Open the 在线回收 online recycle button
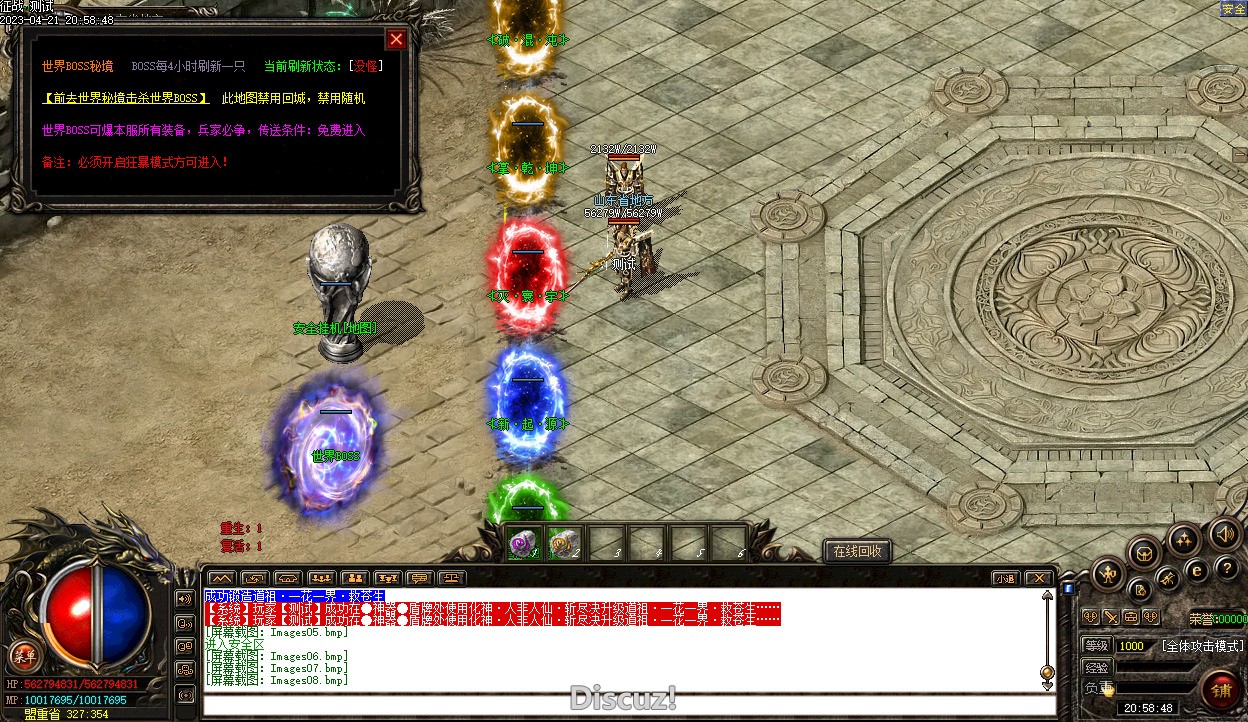 pyautogui.click(x=857, y=551)
